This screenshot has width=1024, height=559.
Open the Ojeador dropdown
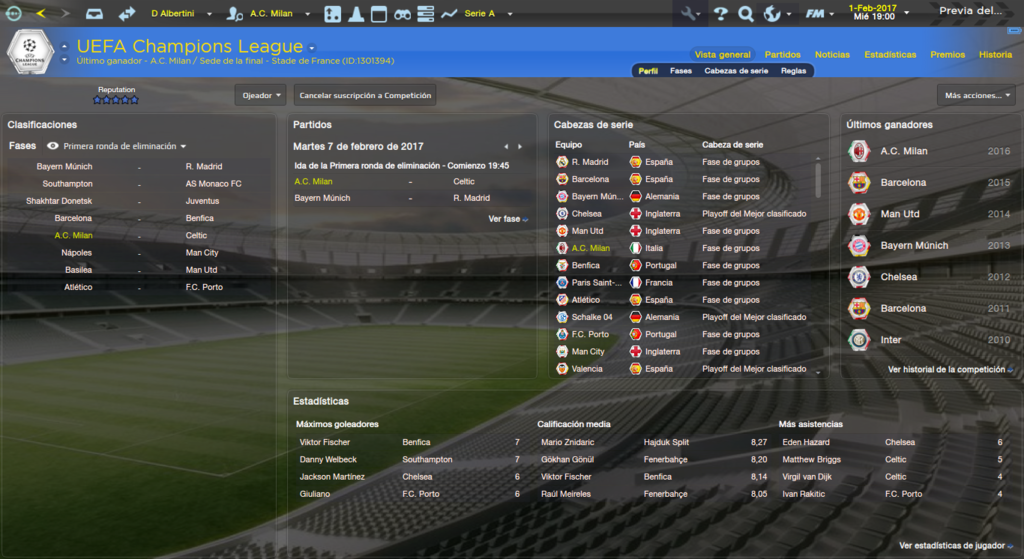pos(261,95)
